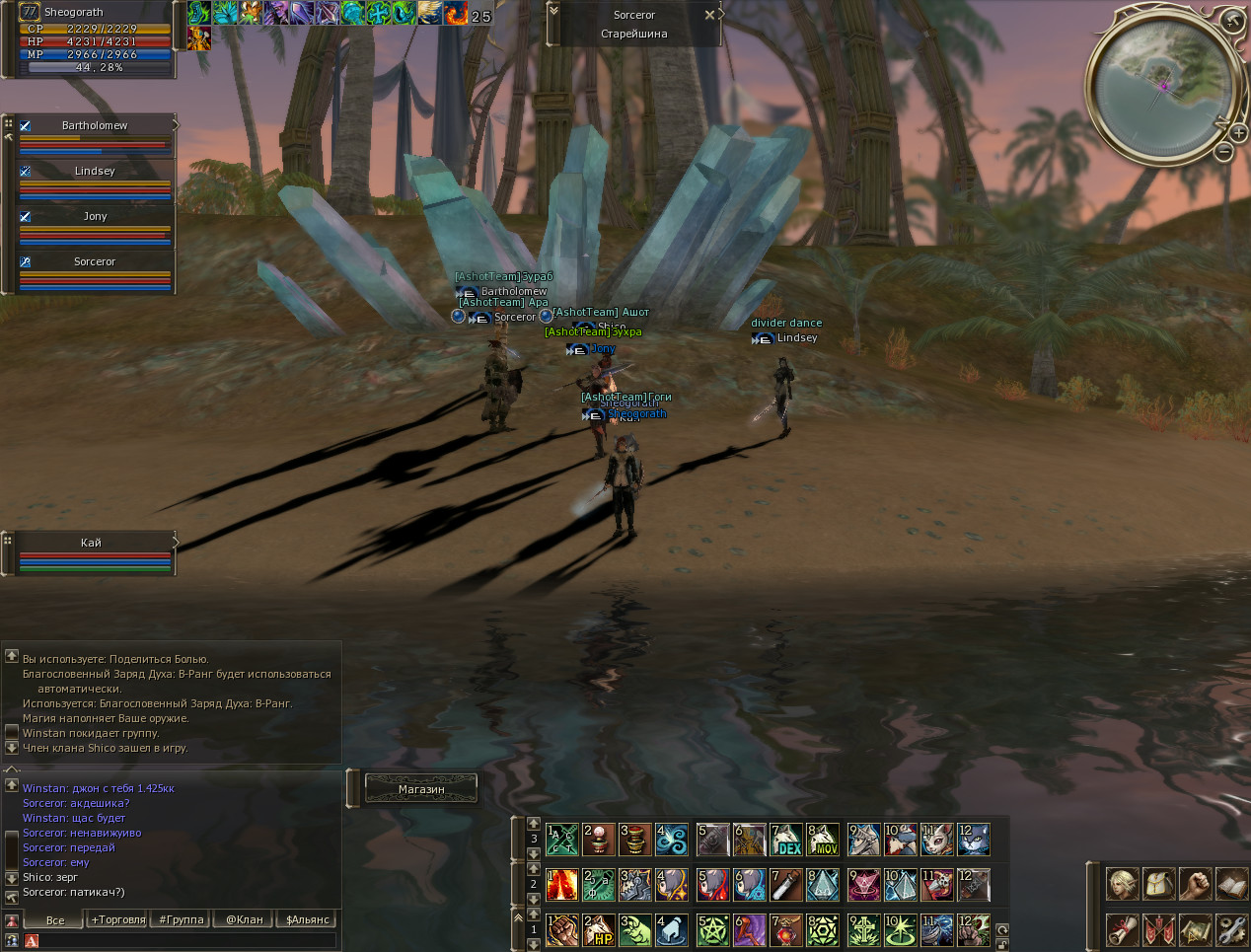Open system settings wrench and gears icon
The image size is (1251, 952).
pyautogui.click(x=1232, y=929)
